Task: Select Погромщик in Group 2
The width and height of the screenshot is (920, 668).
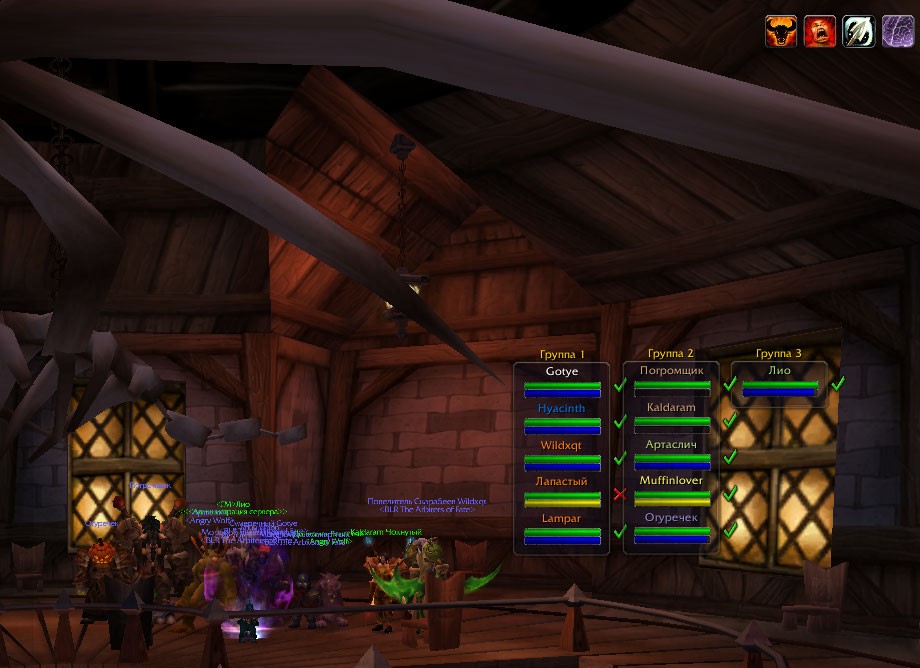Action: click(672, 380)
